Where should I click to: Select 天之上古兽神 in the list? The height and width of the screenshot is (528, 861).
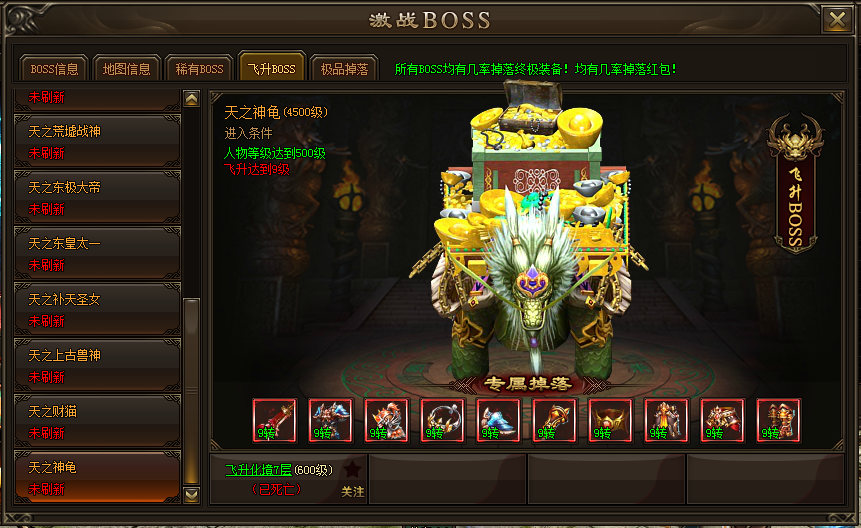coord(96,365)
